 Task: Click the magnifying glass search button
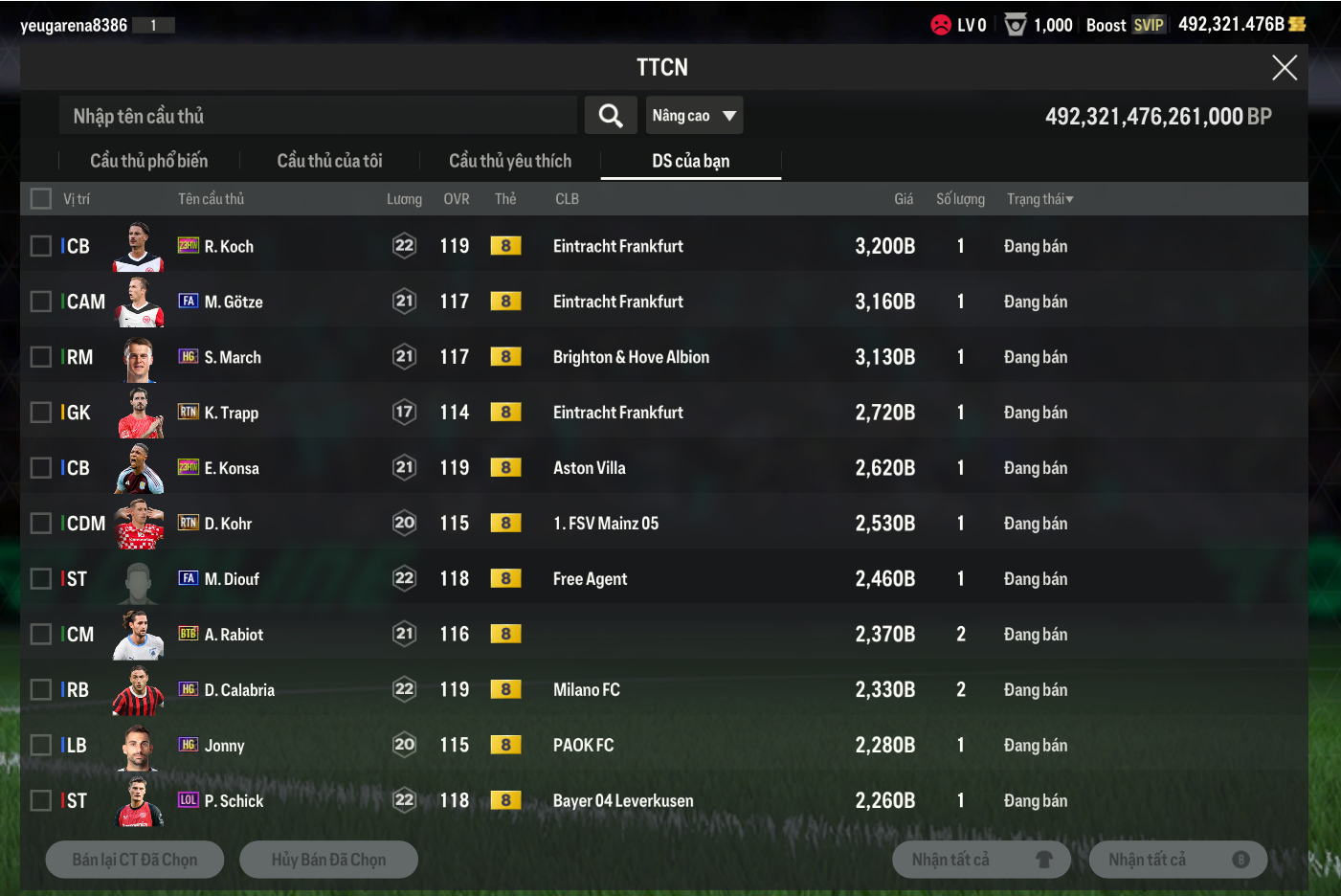click(x=611, y=116)
